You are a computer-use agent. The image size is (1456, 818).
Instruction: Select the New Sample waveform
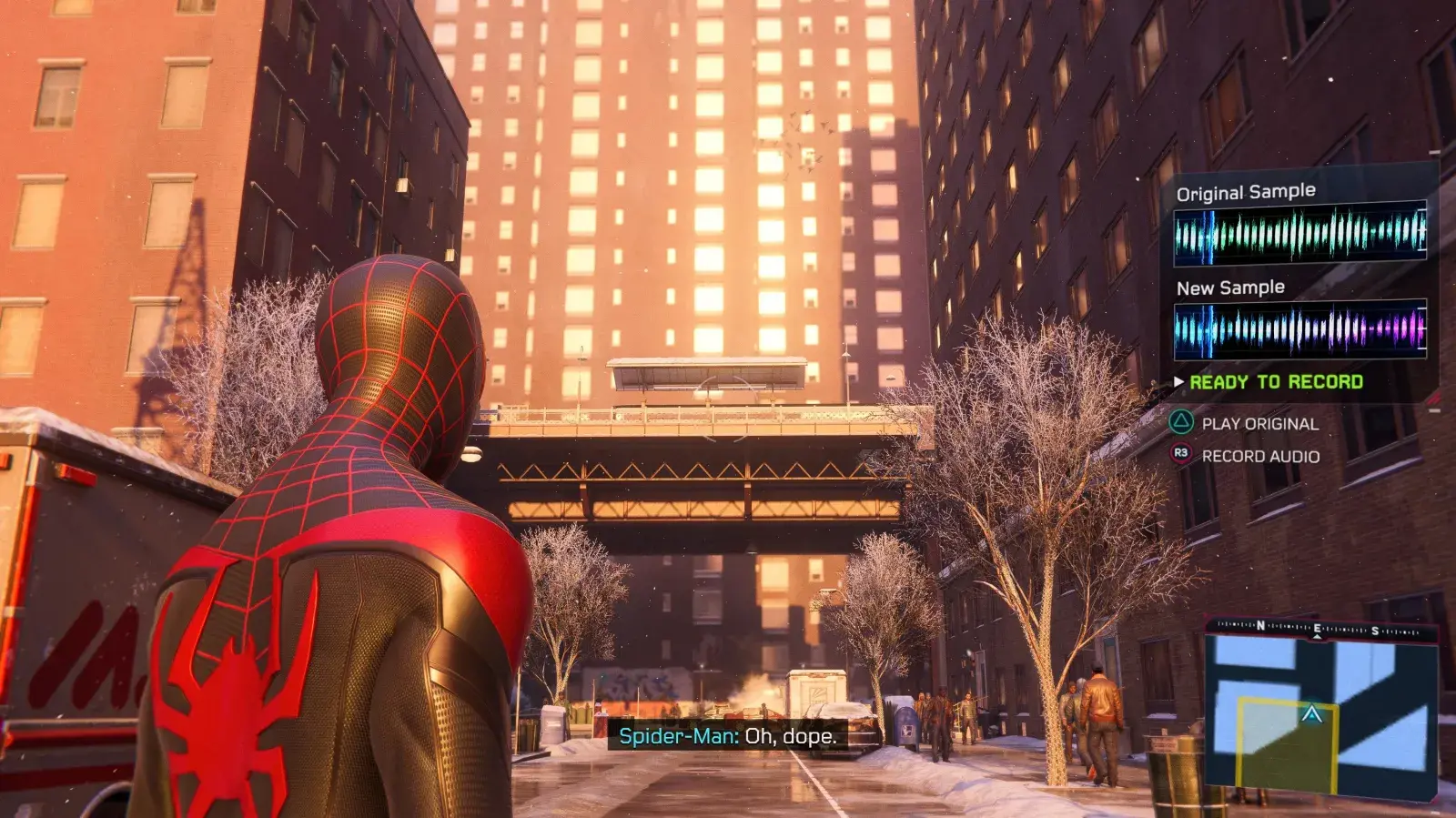[1299, 328]
